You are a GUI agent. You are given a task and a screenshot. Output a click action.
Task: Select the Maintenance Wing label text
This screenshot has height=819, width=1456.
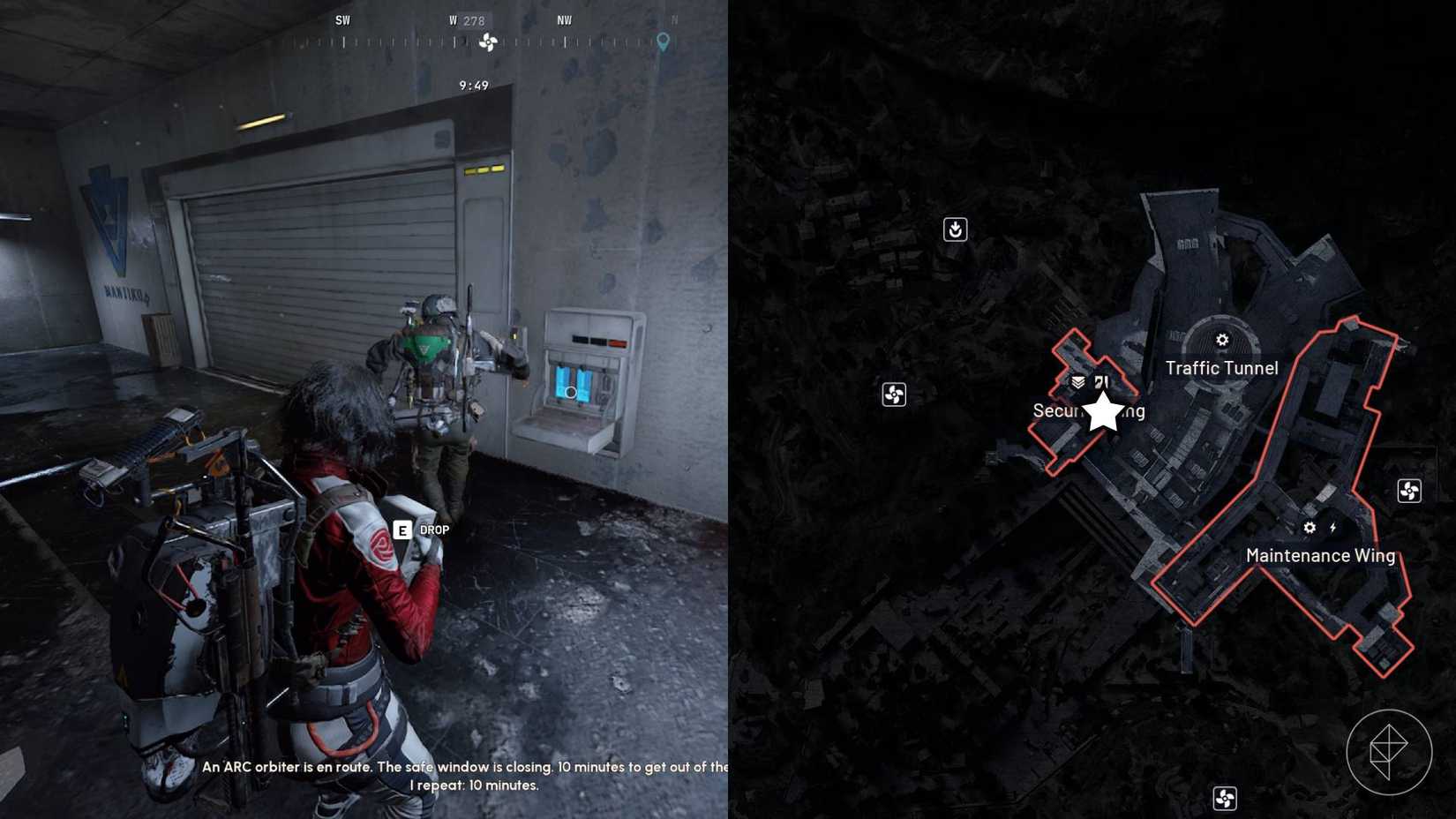coord(1320,556)
